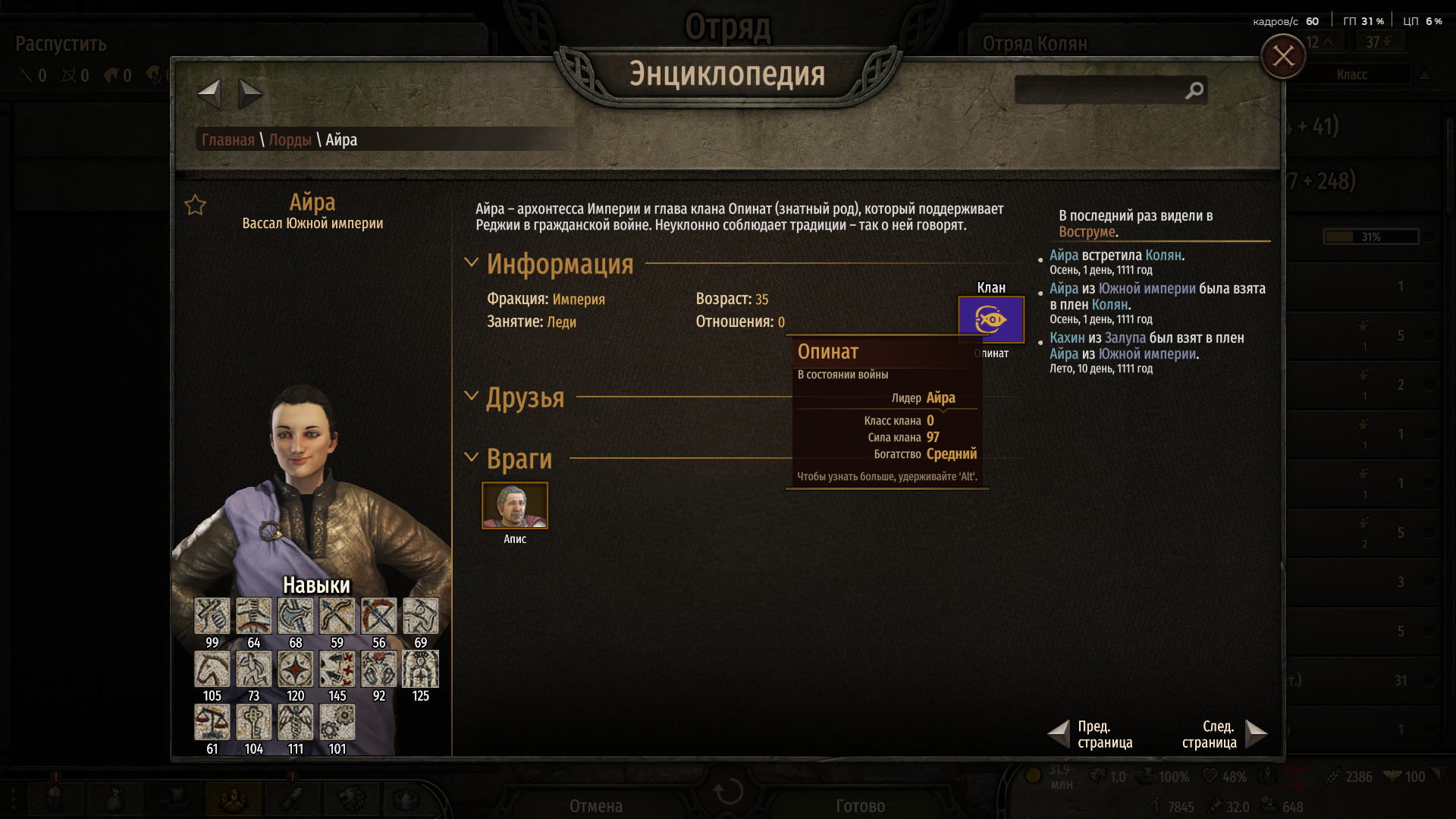Image resolution: width=1456 pixels, height=819 pixels.
Task: Return to Главная encyclopedia page
Action: (x=227, y=140)
